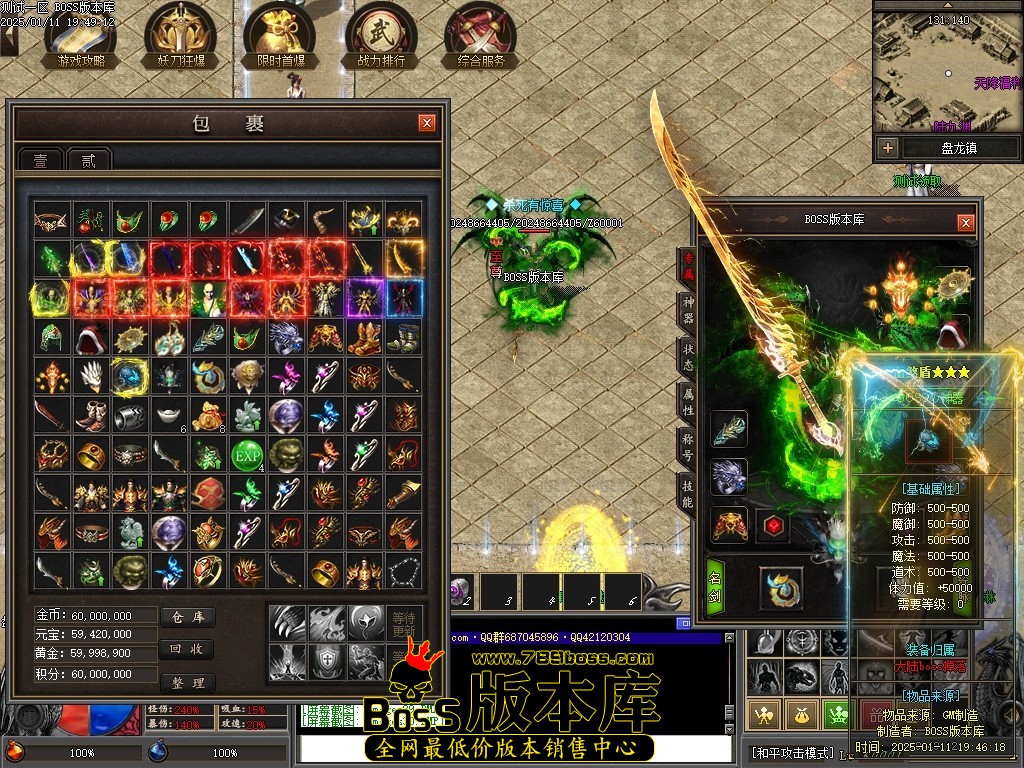This screenshot has width=1024, height=768.
Task: Sort the bag with 整理
Action: coord(188,682)
